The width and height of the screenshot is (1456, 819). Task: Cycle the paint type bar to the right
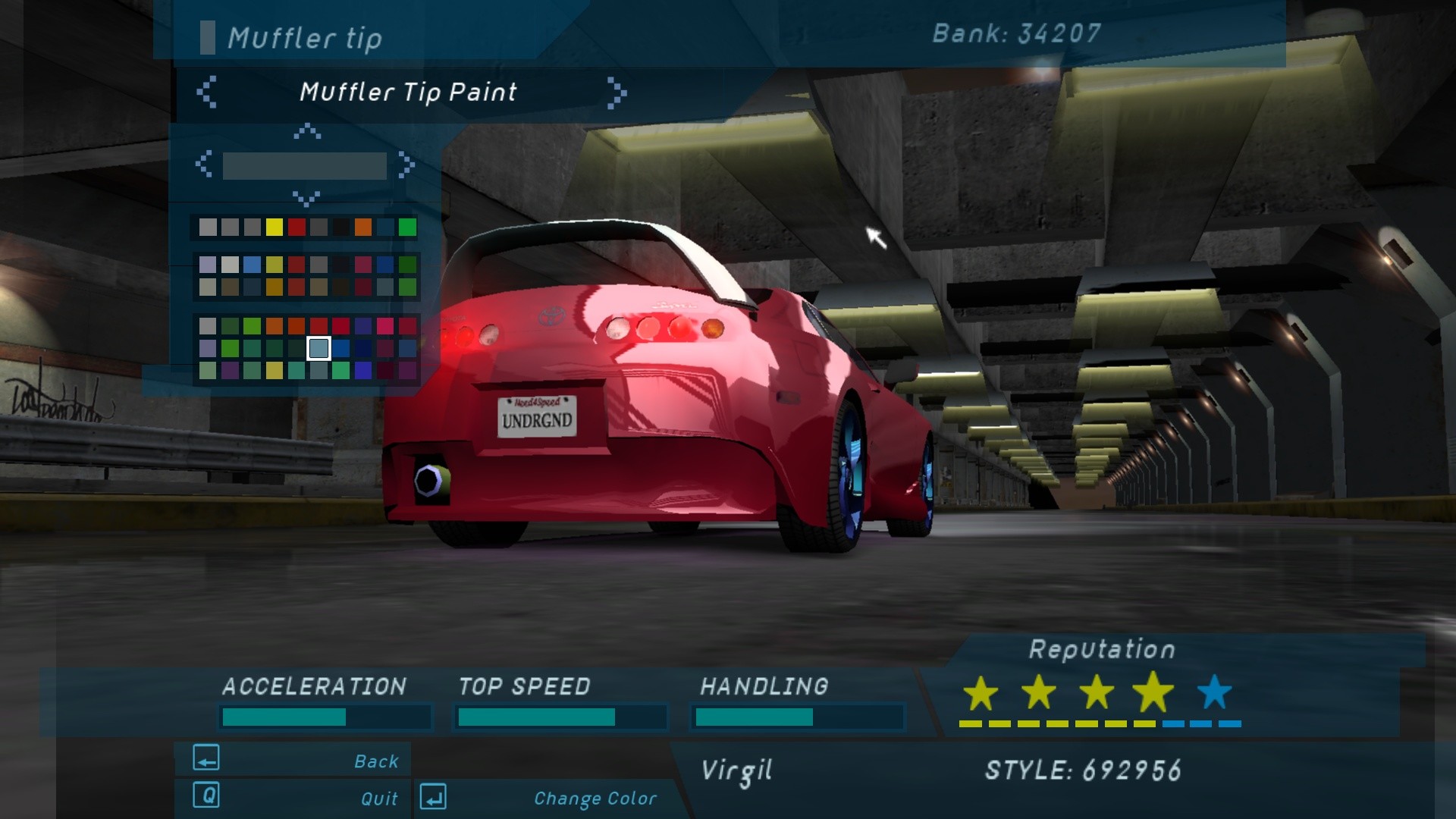tap(407, 164)
